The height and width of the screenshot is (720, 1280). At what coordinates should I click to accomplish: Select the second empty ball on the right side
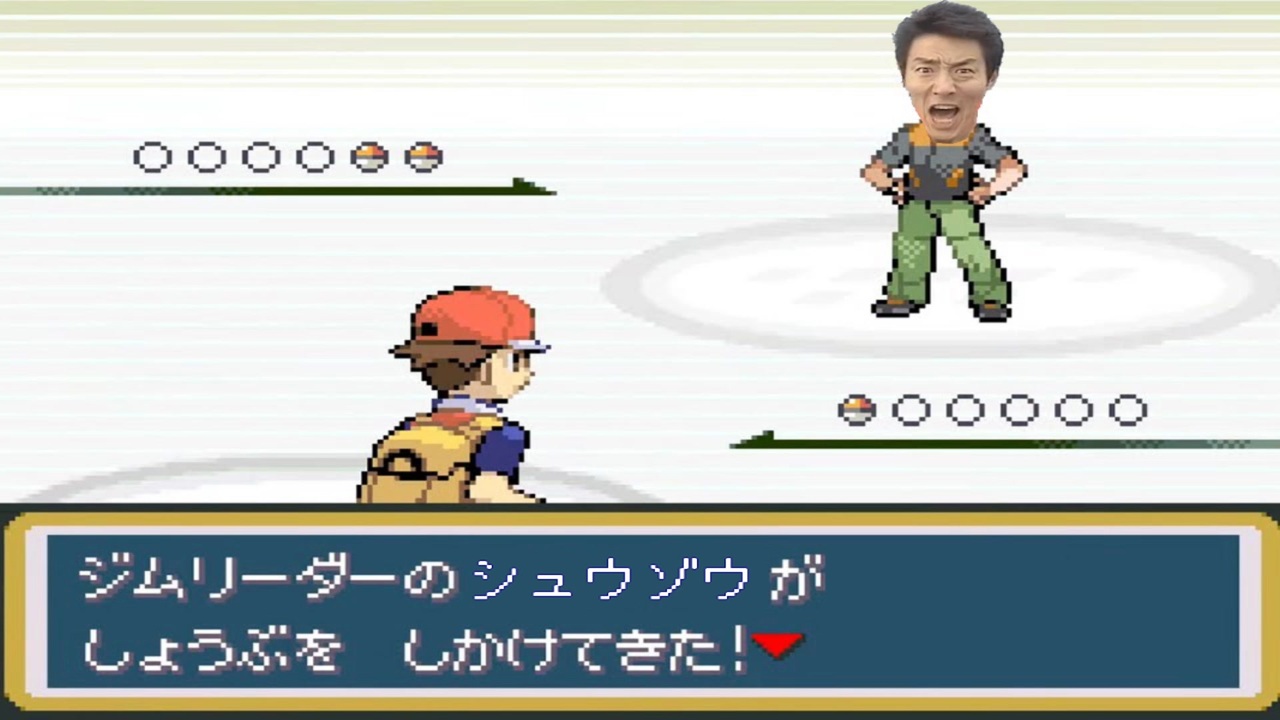point(965,409)
